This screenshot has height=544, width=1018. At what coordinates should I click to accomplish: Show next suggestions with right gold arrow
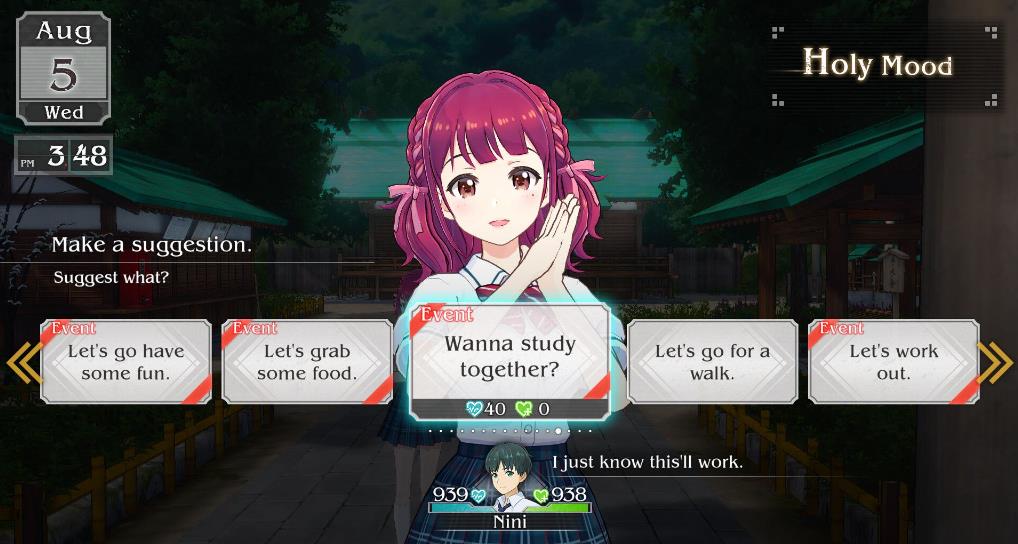pos(996,363)
